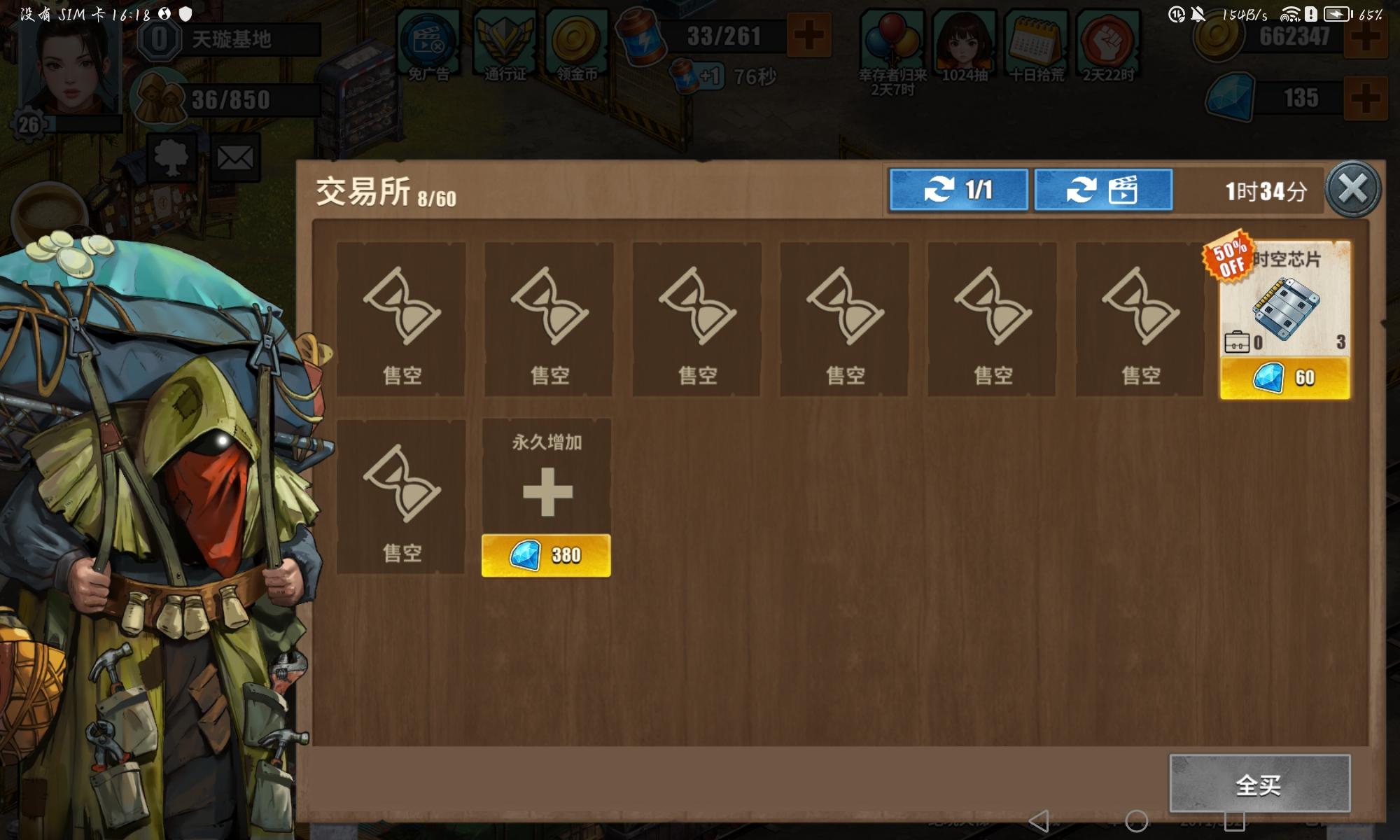The width and height of the screenshot is (1400, 840).
Task: Tap the video ad refresh button
Action: click(1104, 190)
